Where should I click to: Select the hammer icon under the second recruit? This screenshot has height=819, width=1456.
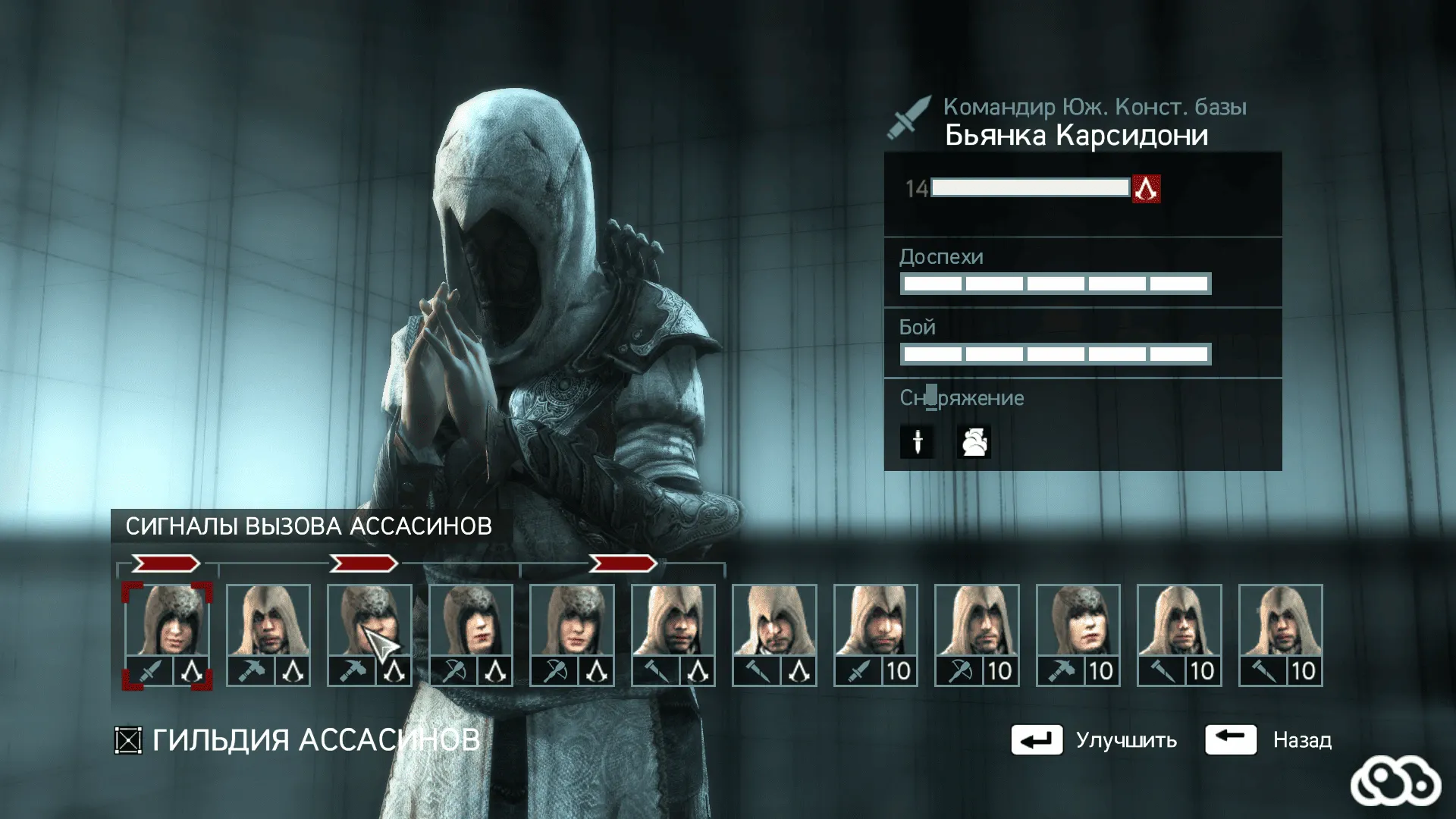click(253, 670)
